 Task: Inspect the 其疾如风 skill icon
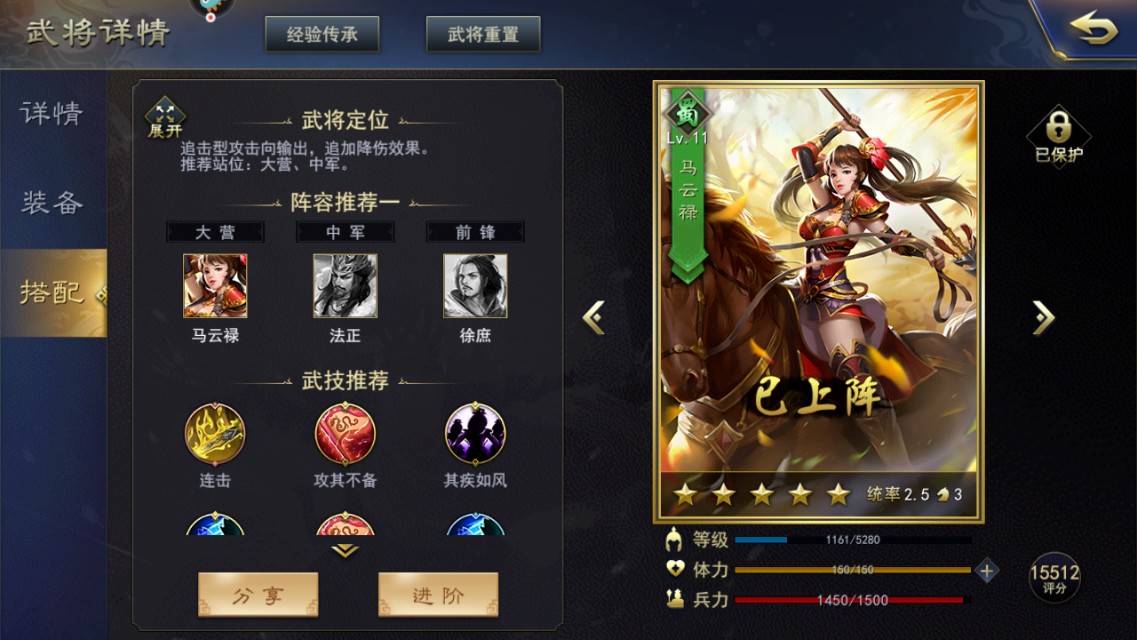pos(475,434)
